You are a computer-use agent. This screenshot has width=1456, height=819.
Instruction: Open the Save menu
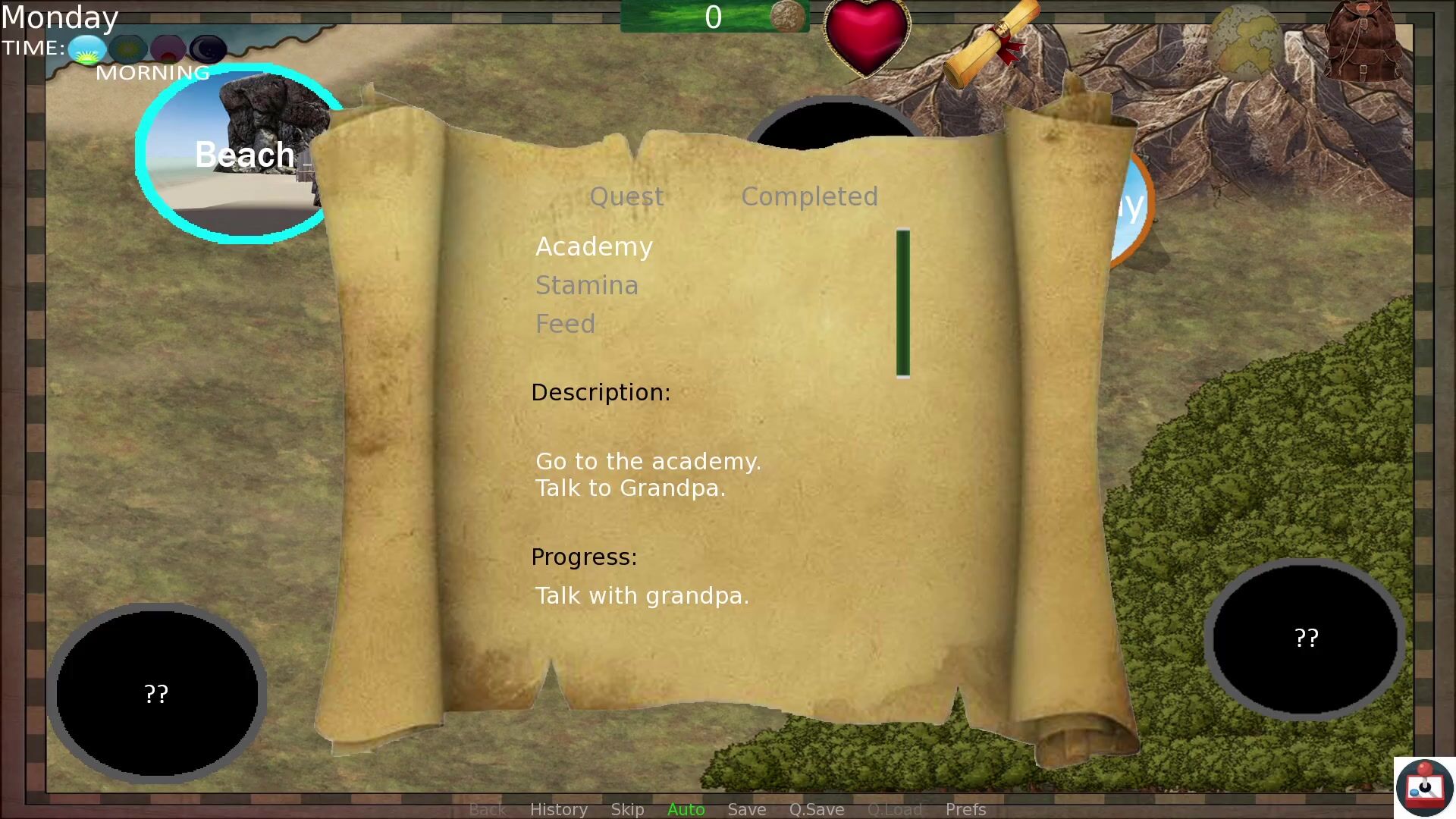coord(746,809)
